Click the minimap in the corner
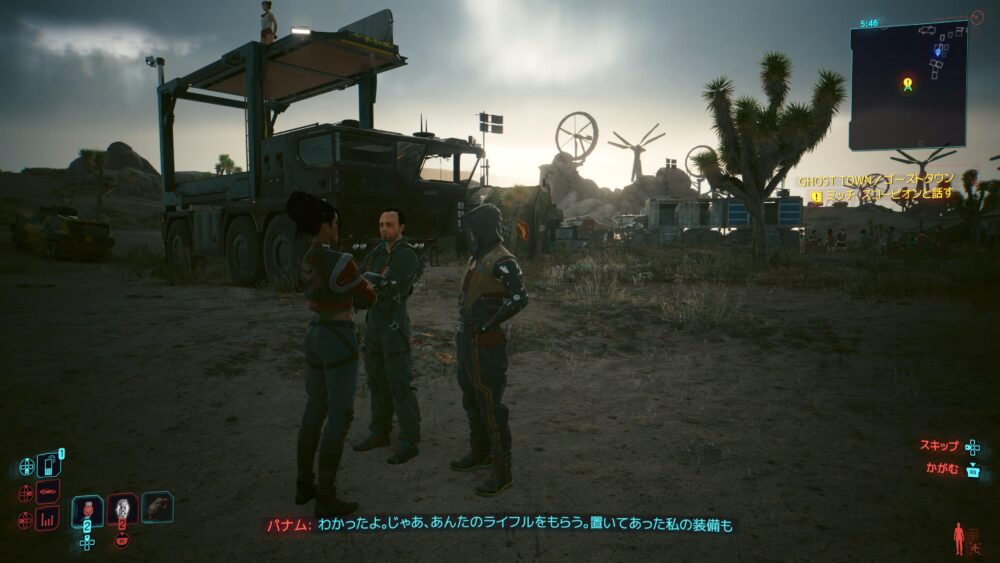 pyautogui.click(x=907, y=85)
